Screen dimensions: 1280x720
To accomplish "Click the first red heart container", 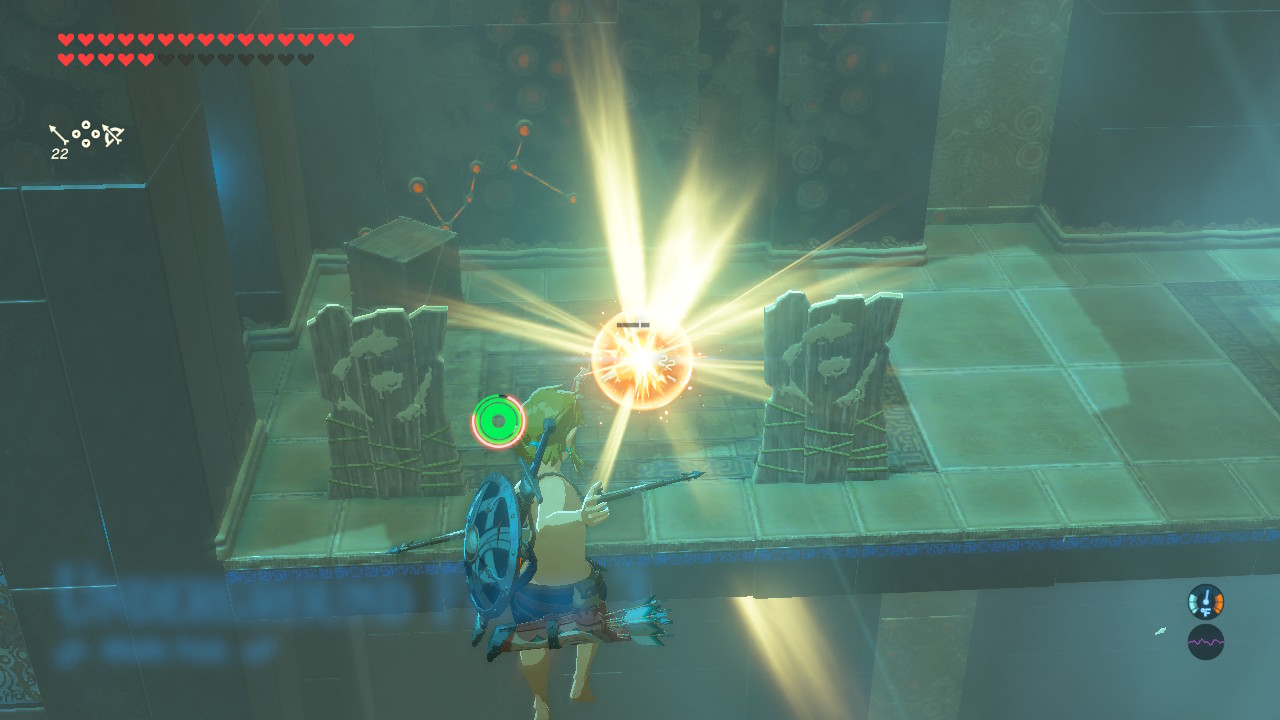I will click(64, 40).
